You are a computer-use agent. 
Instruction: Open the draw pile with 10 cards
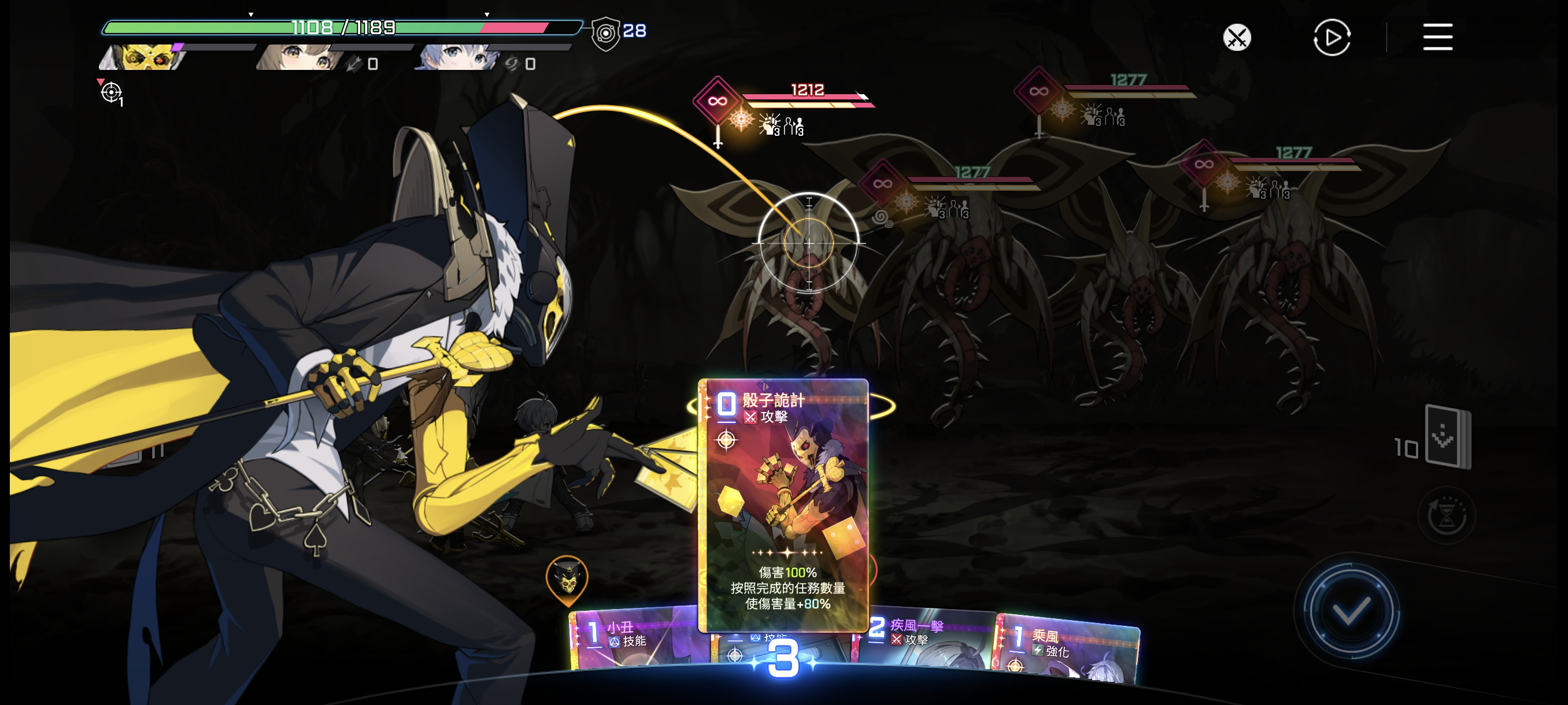(x=1447, y=437)
